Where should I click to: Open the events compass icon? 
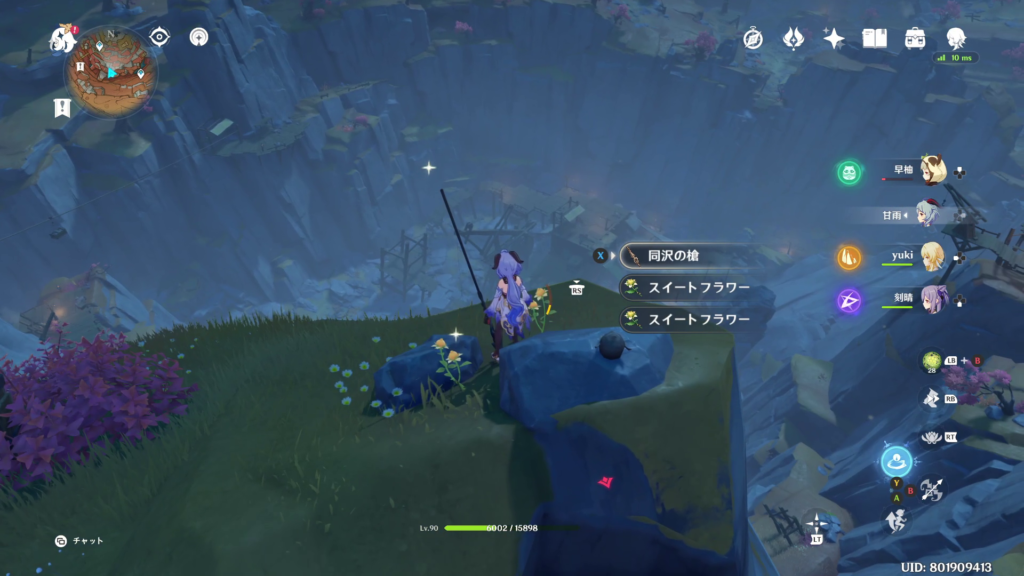753,39
